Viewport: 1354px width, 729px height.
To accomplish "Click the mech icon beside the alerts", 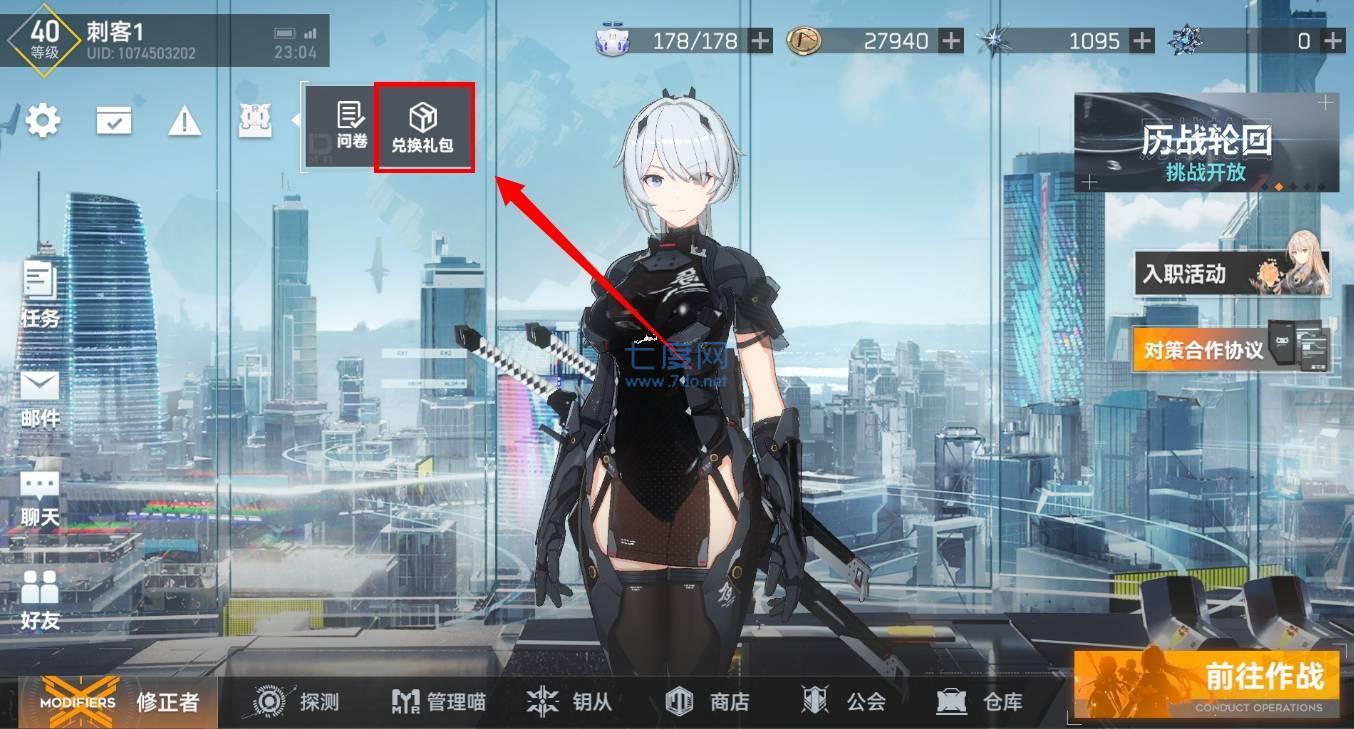I will [255, 121].
